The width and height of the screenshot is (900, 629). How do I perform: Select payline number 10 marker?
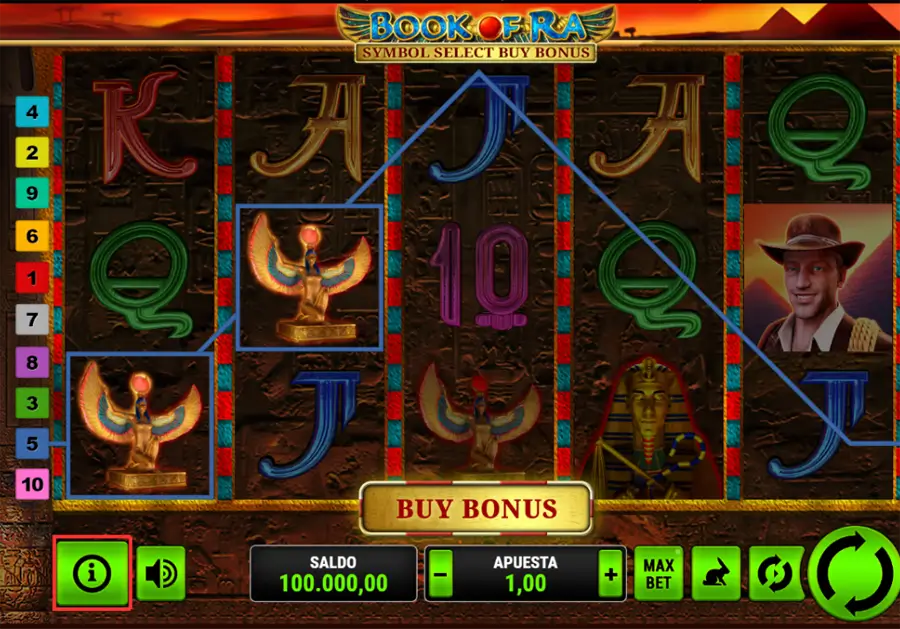[32, 485]
